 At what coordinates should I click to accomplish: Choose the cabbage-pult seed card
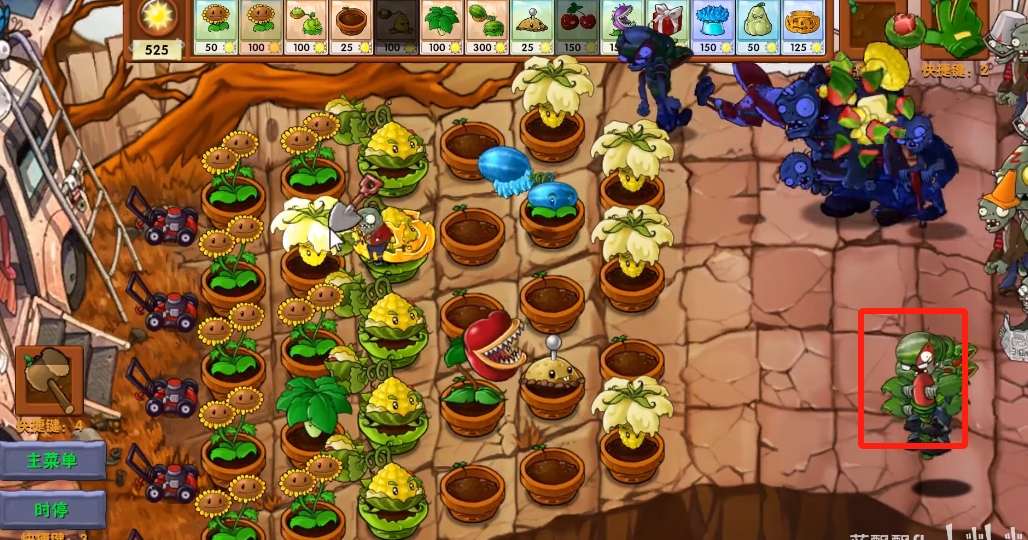[x=307, y=27]
